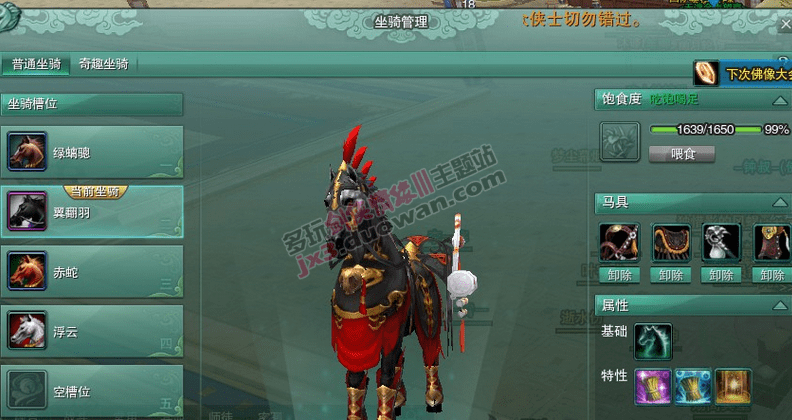This screenshot has width=792, height=420.
Task: Collapse the 属性 attributes section
Action: (779, 305)
